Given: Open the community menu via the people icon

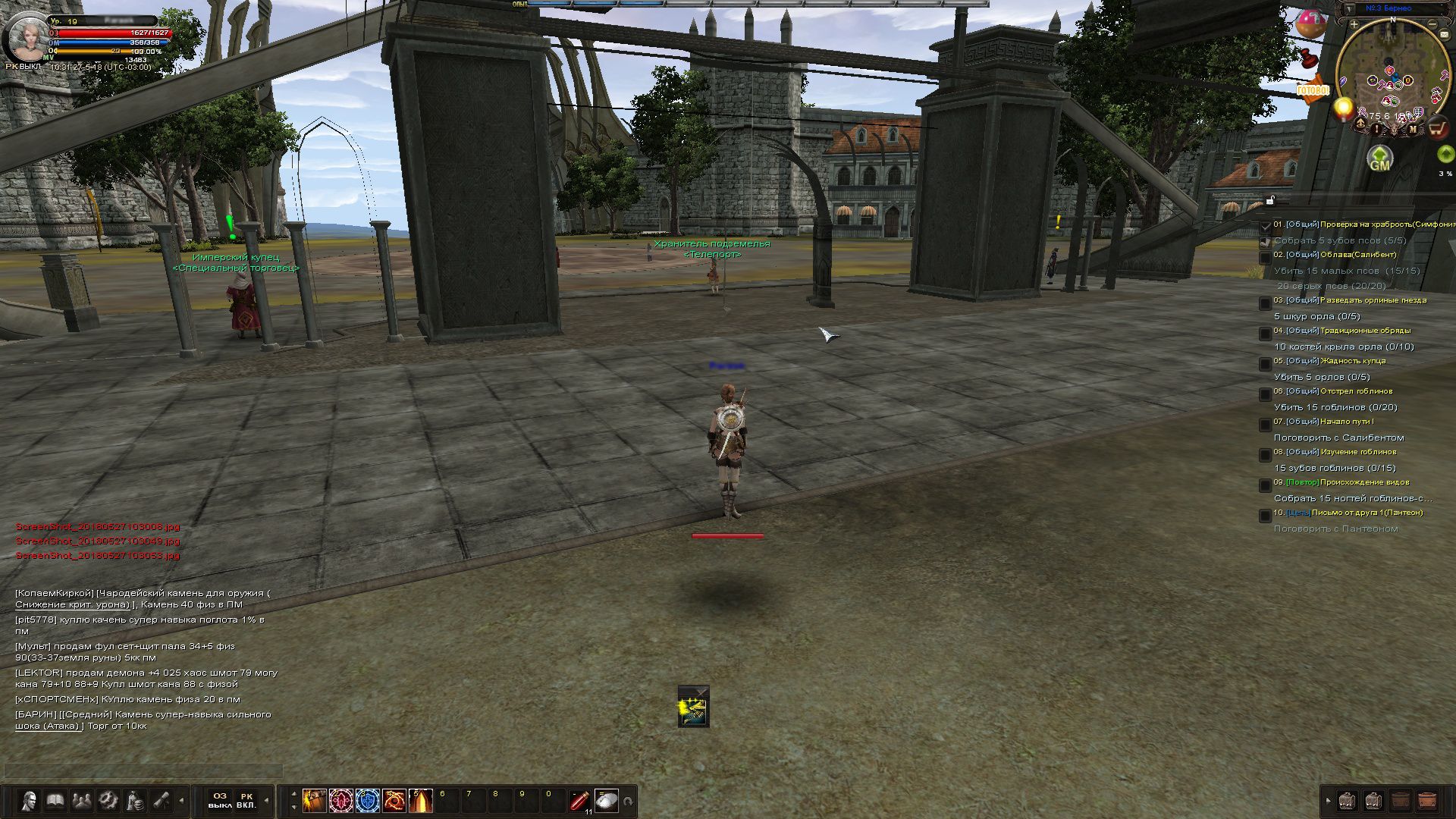Looking at the screenshot, I should point(80,801).
